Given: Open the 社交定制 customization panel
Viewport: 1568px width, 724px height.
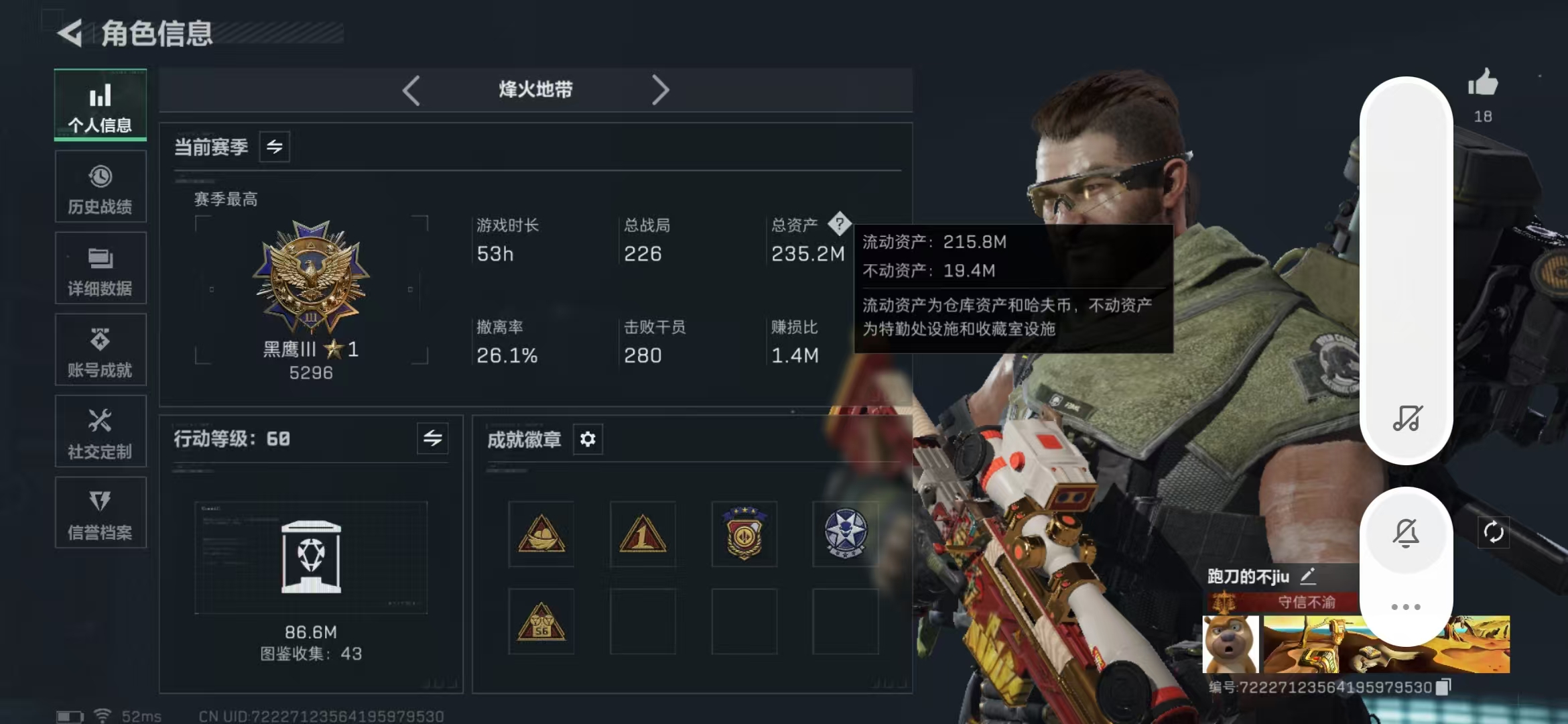Looking at the screenshot, I should coord(100,431).
